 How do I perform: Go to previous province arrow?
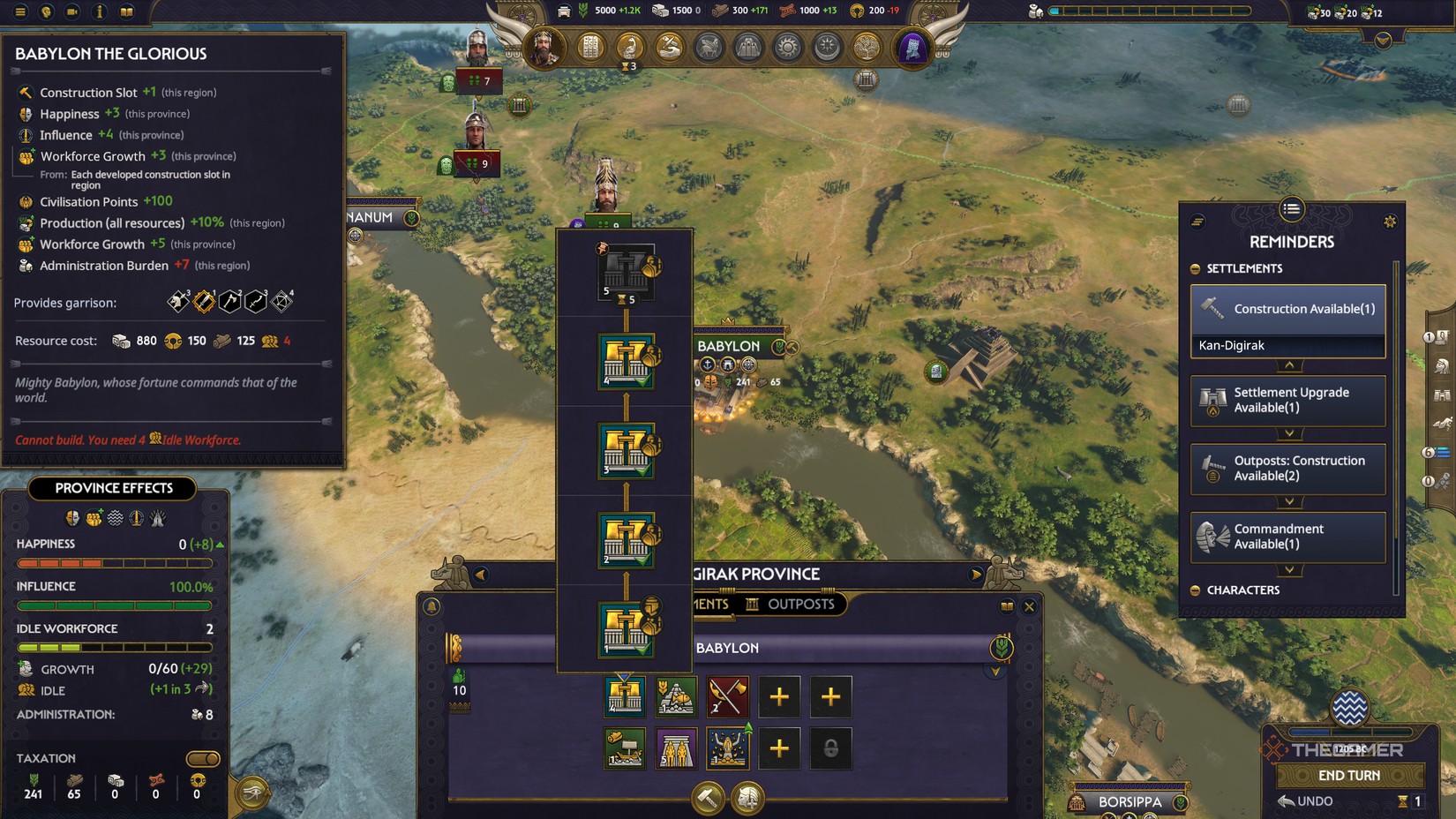(481, 575)
